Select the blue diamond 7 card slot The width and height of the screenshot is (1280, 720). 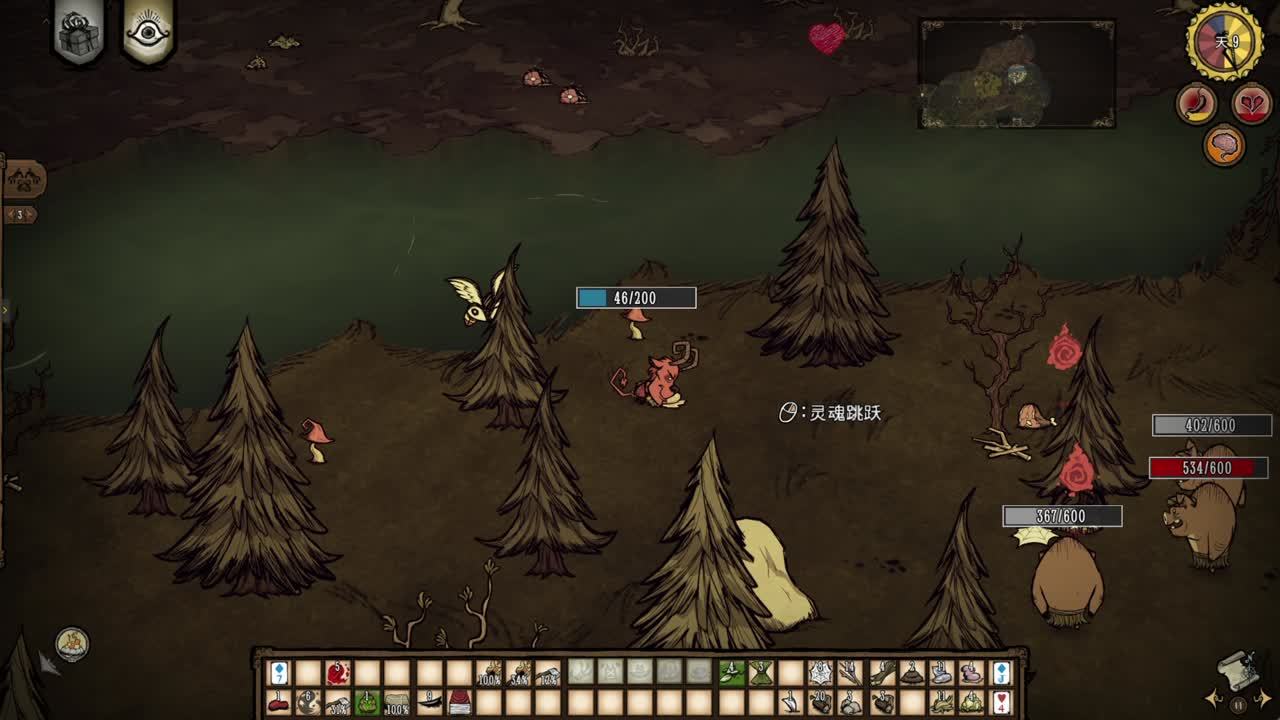(x=279, y=673)
